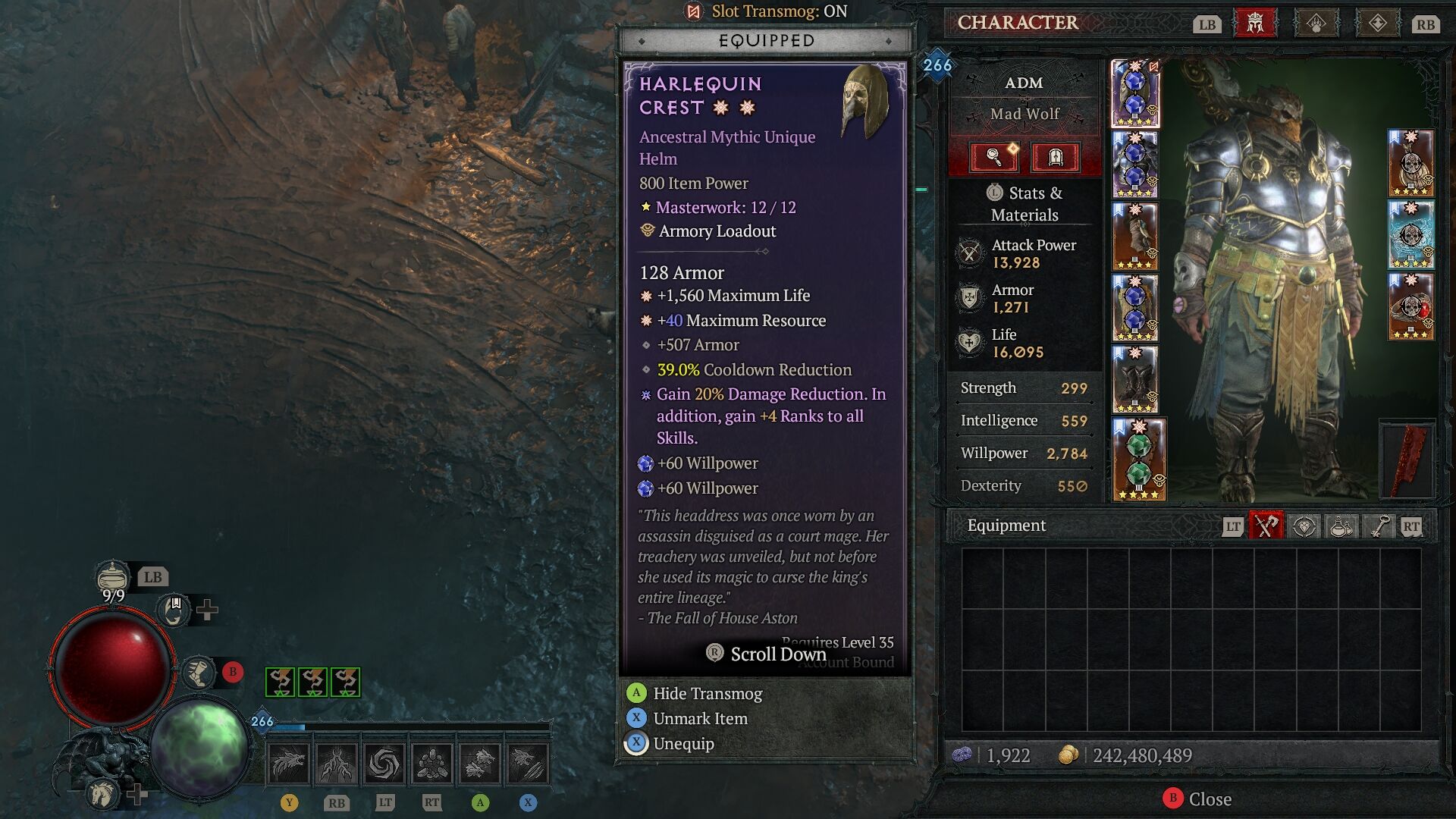Inspect character with the magnifier button
1456x819 pixels.
click(x=994, y=157)
